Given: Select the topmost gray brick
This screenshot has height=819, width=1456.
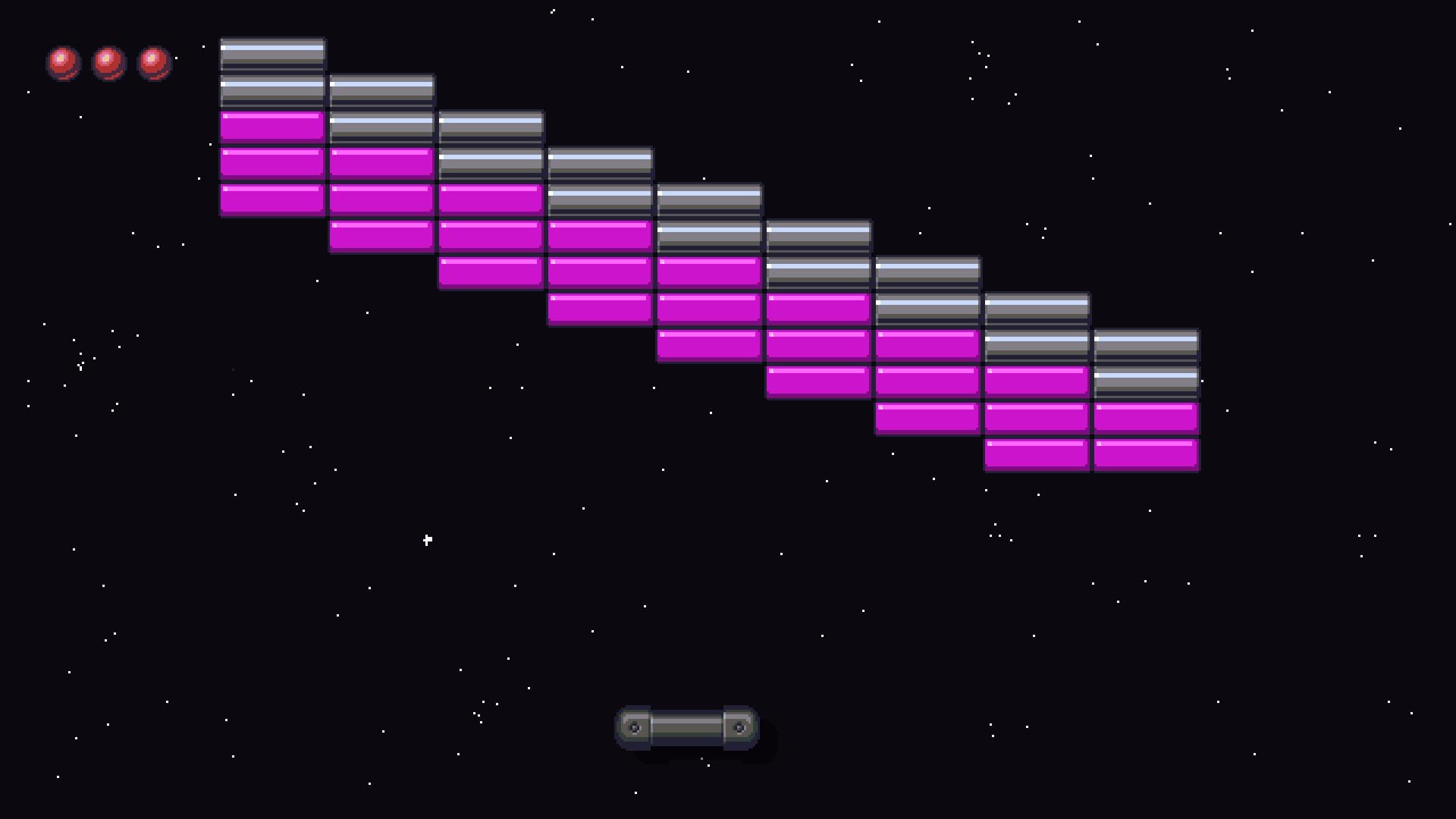Looking at the screenshot, I should 271,55.
